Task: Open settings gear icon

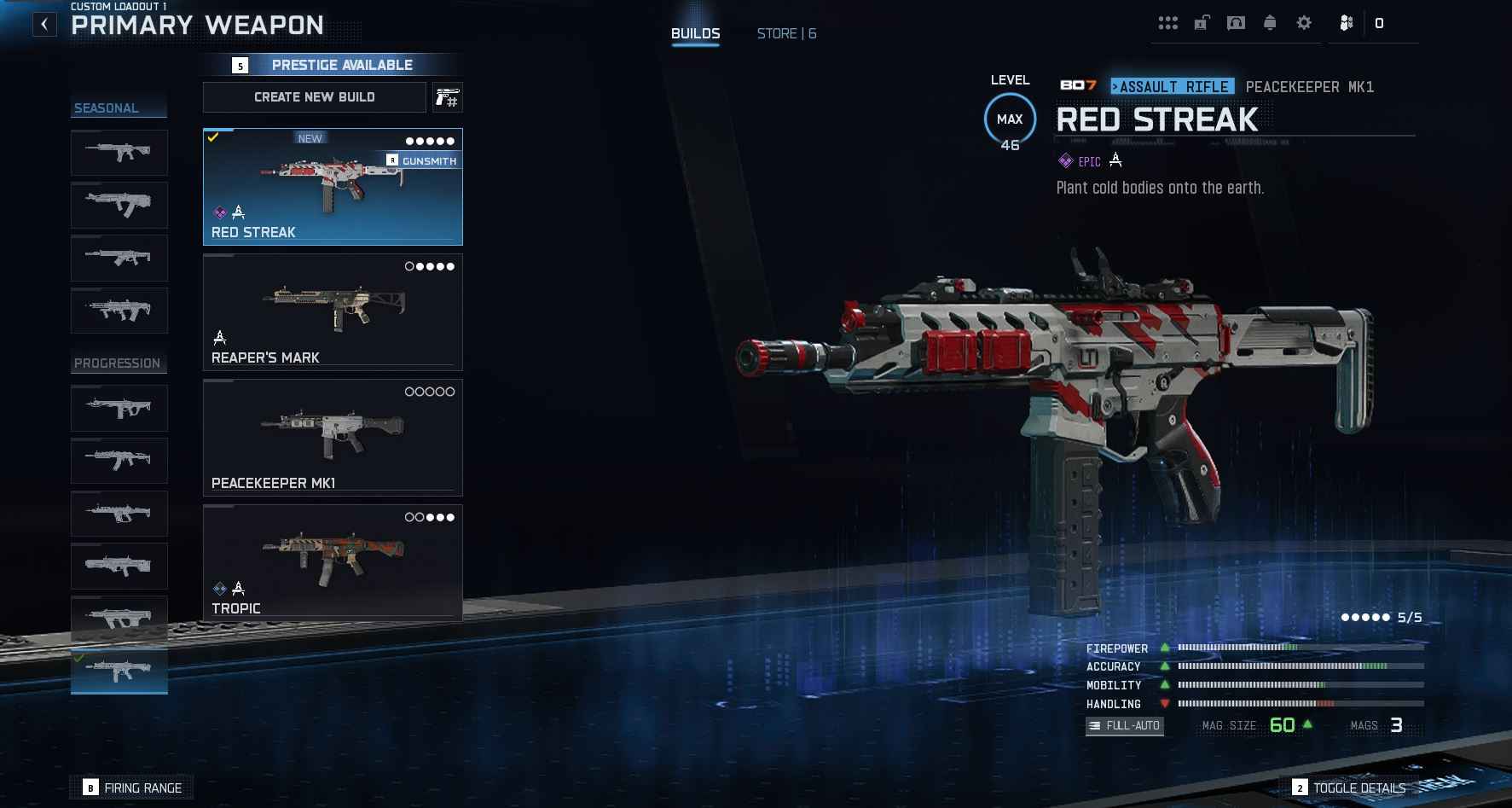Action: tap(1304, 23)
